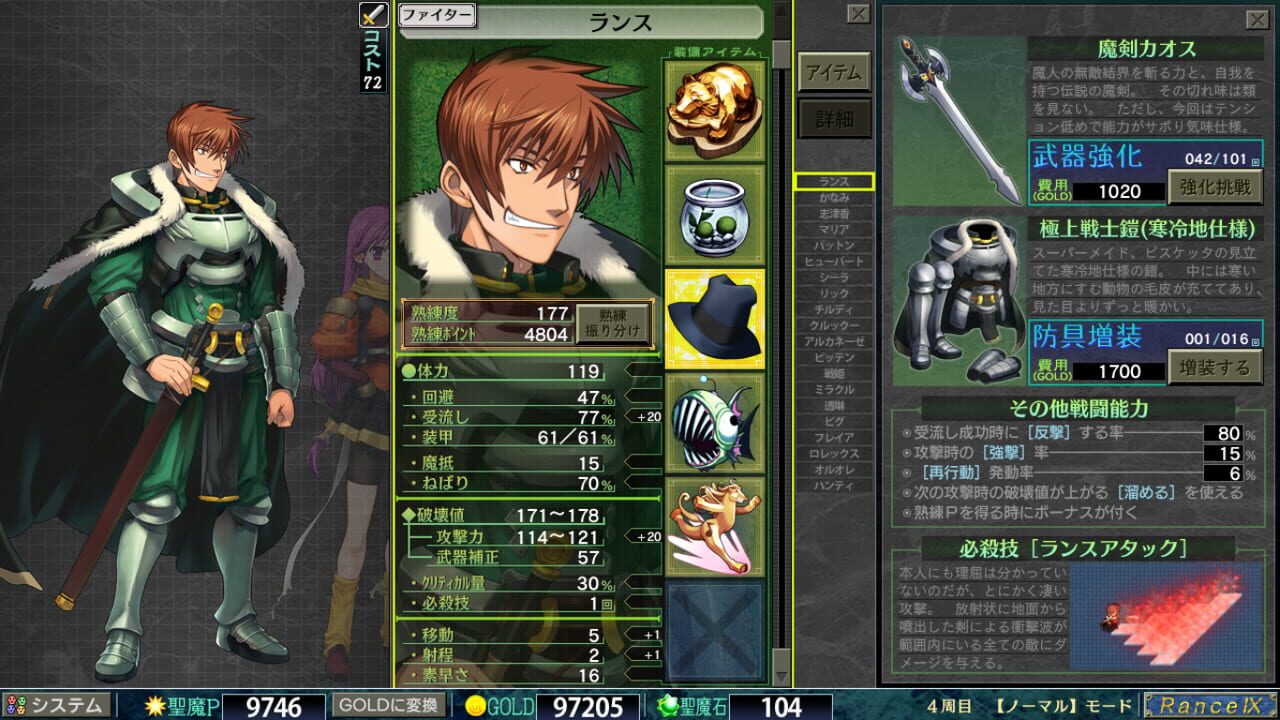Click the empty equipment slot
Image resolution: width=1280 pixels, height=720 pixels.
pos(714,630)
